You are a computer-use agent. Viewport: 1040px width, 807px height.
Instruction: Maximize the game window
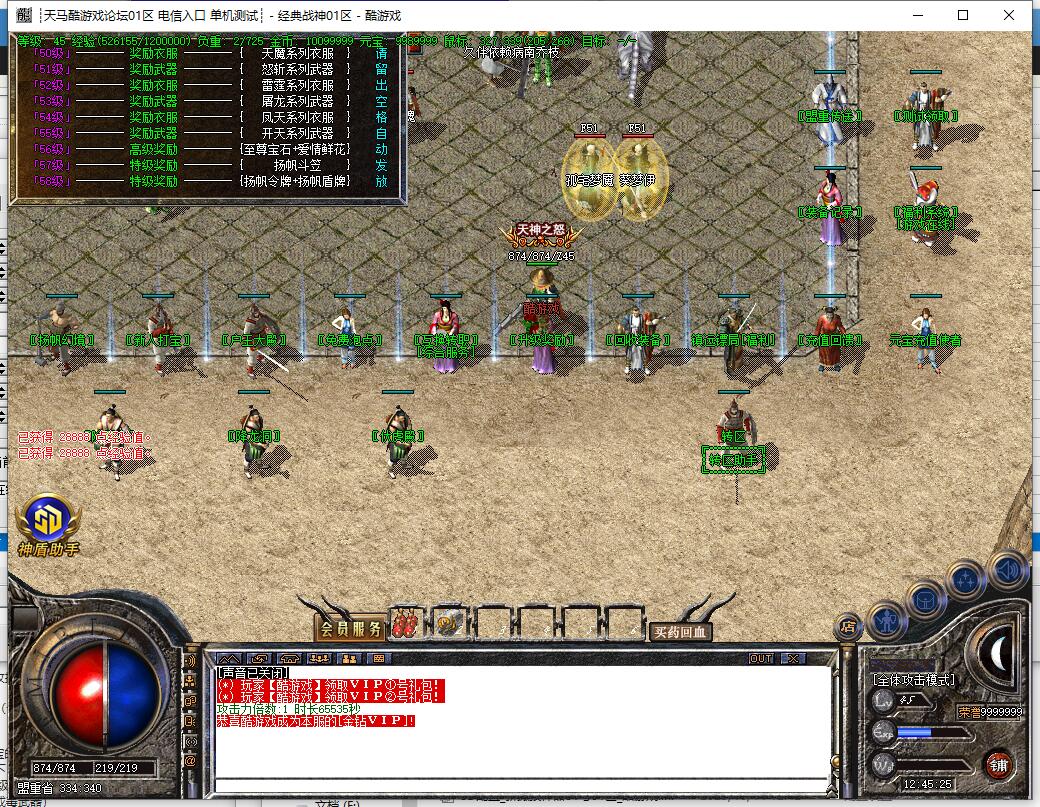[x=963, y=15]
